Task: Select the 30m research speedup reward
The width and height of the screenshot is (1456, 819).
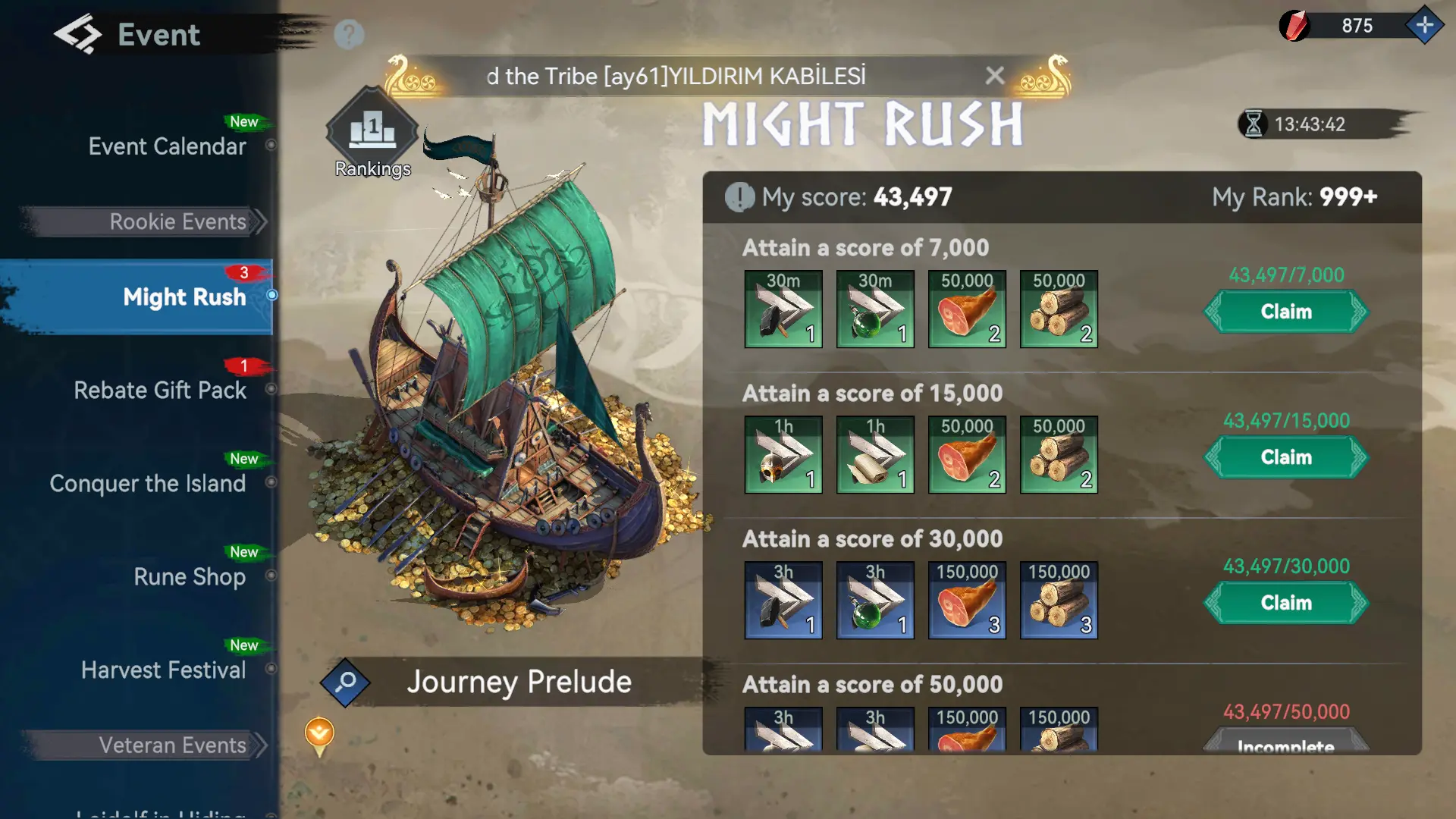Action: (x=875, y=309)
